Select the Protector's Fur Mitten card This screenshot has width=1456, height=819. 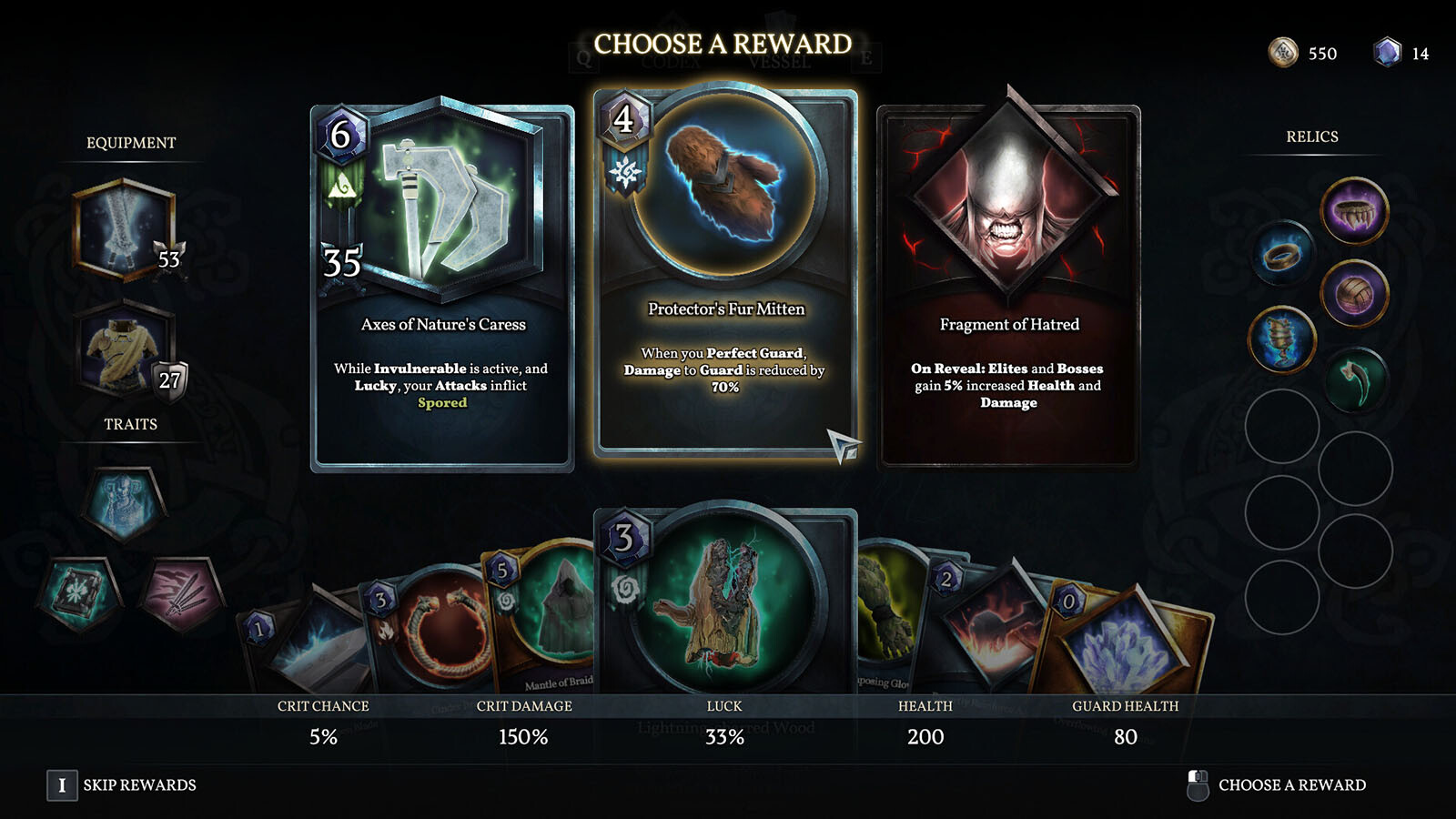725,273
